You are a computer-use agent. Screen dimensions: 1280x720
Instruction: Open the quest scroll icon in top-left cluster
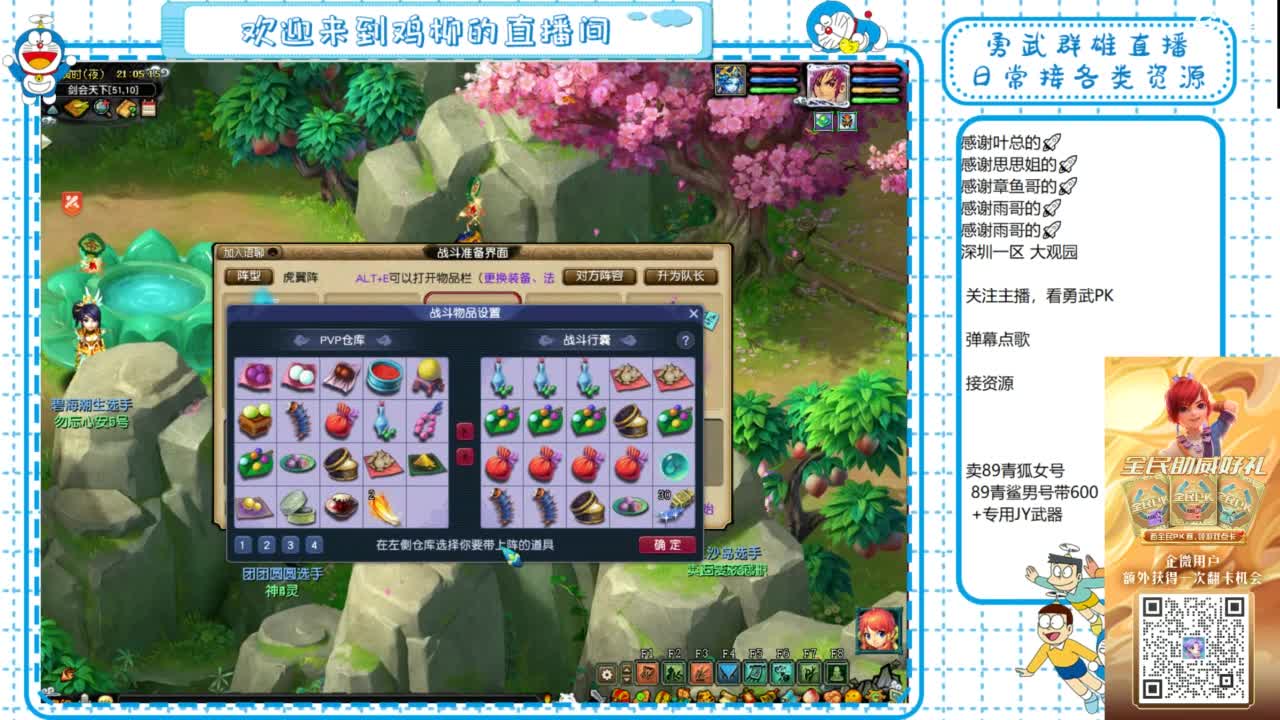pyautogui.click(x=125, y=107)
